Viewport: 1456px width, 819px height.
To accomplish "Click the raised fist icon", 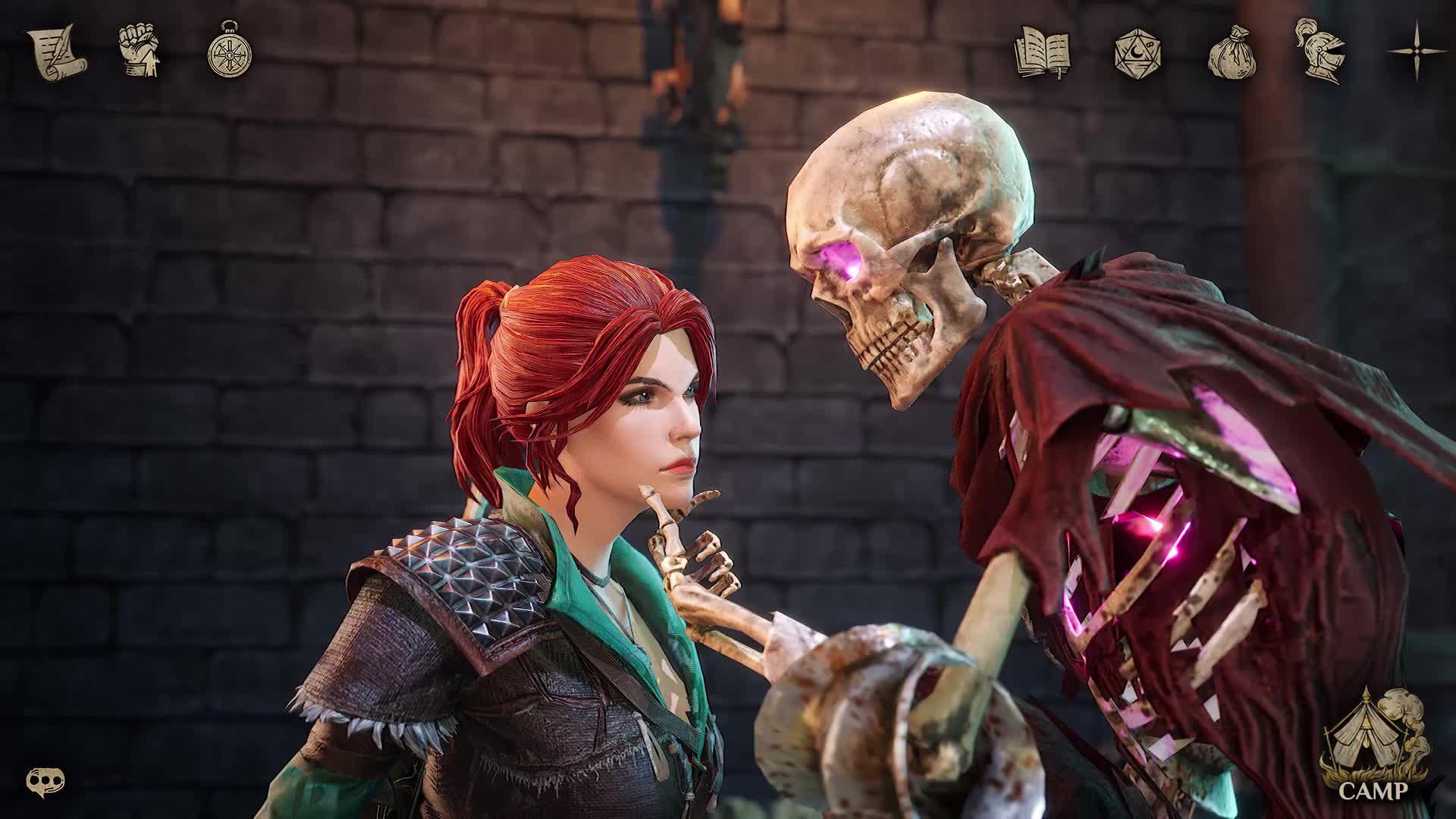I will [141, 52].
